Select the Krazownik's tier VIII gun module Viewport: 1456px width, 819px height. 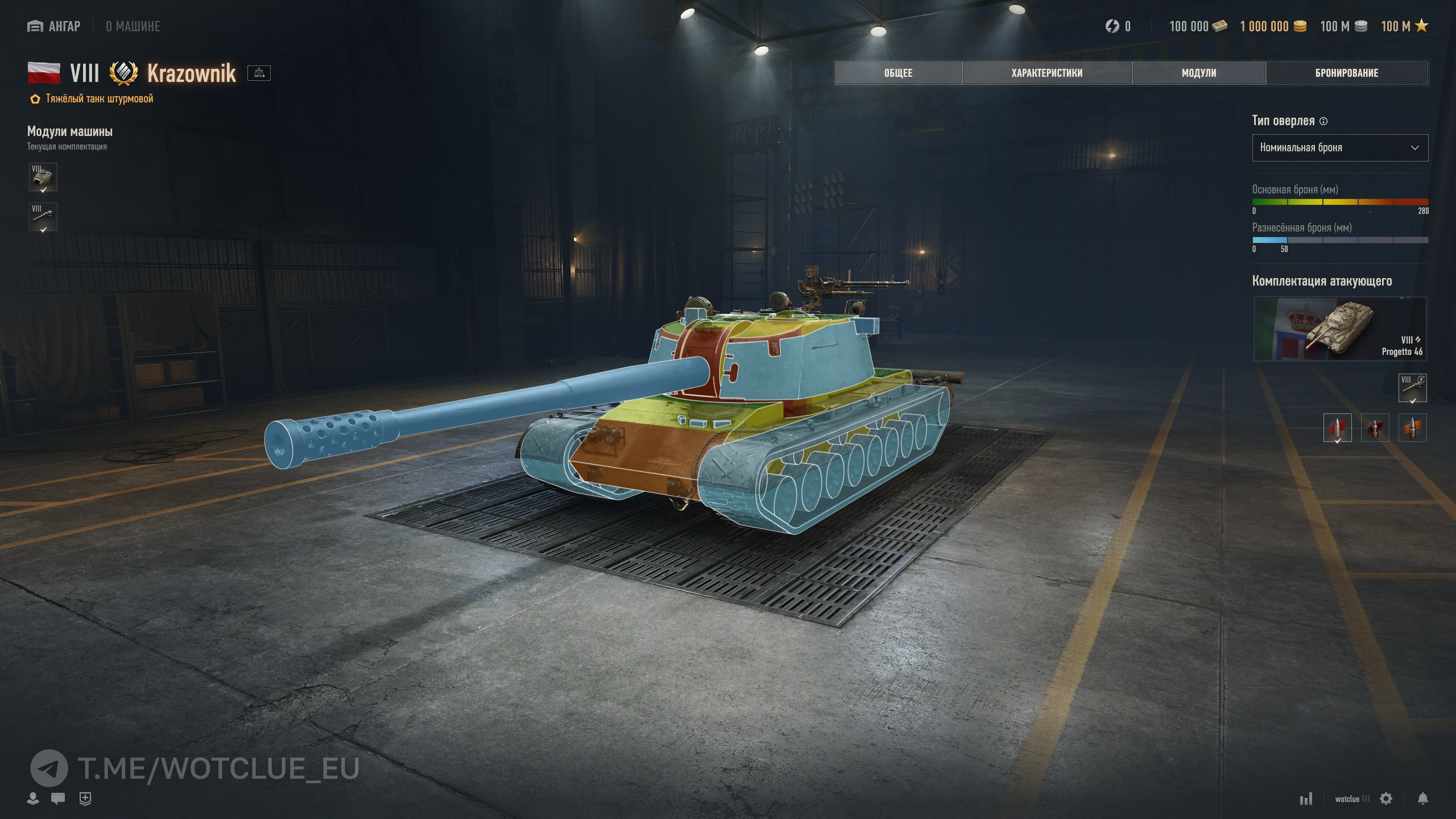click(43, 217)
